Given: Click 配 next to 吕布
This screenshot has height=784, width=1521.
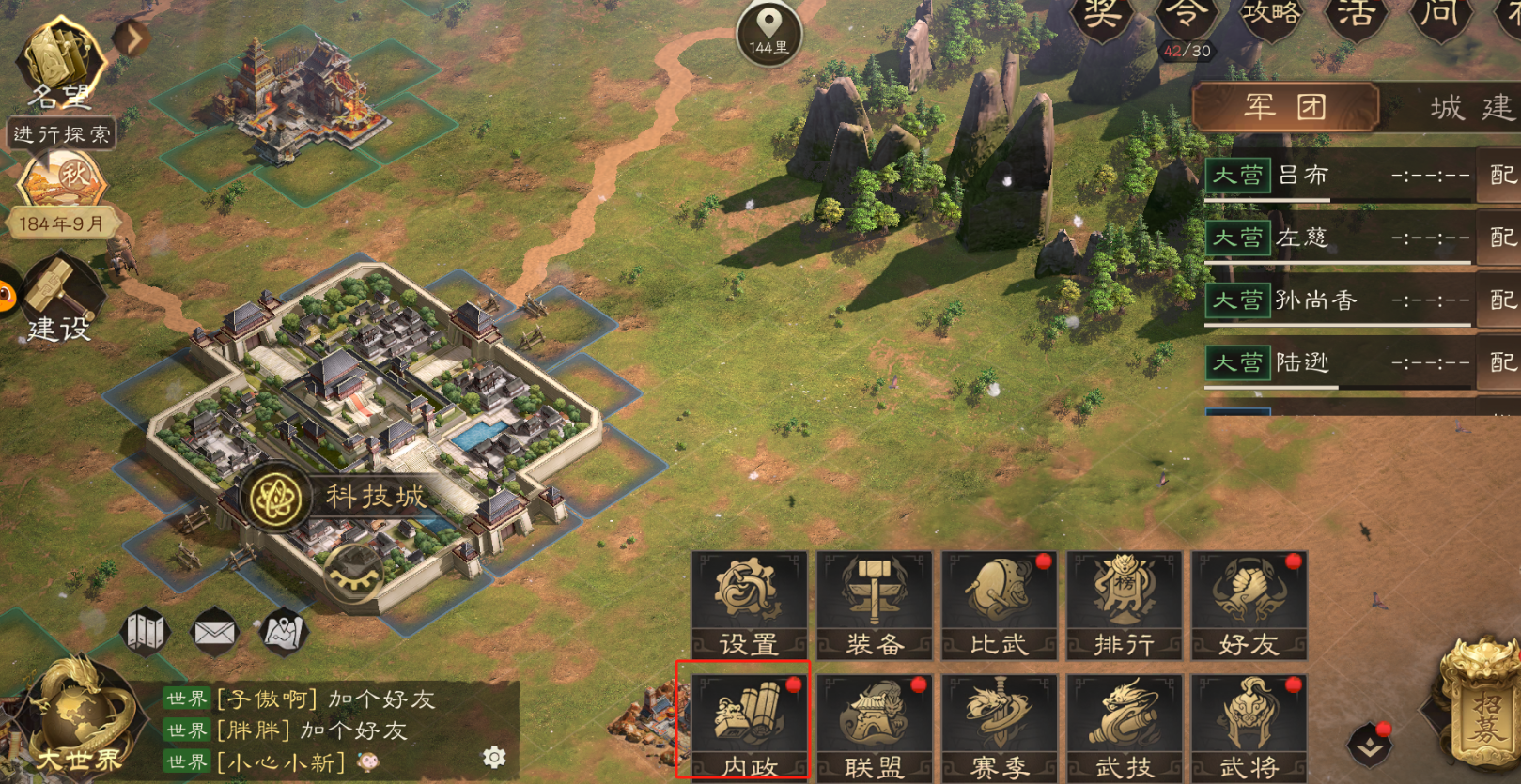Looking at the screenshot, I should (1500, 176).
